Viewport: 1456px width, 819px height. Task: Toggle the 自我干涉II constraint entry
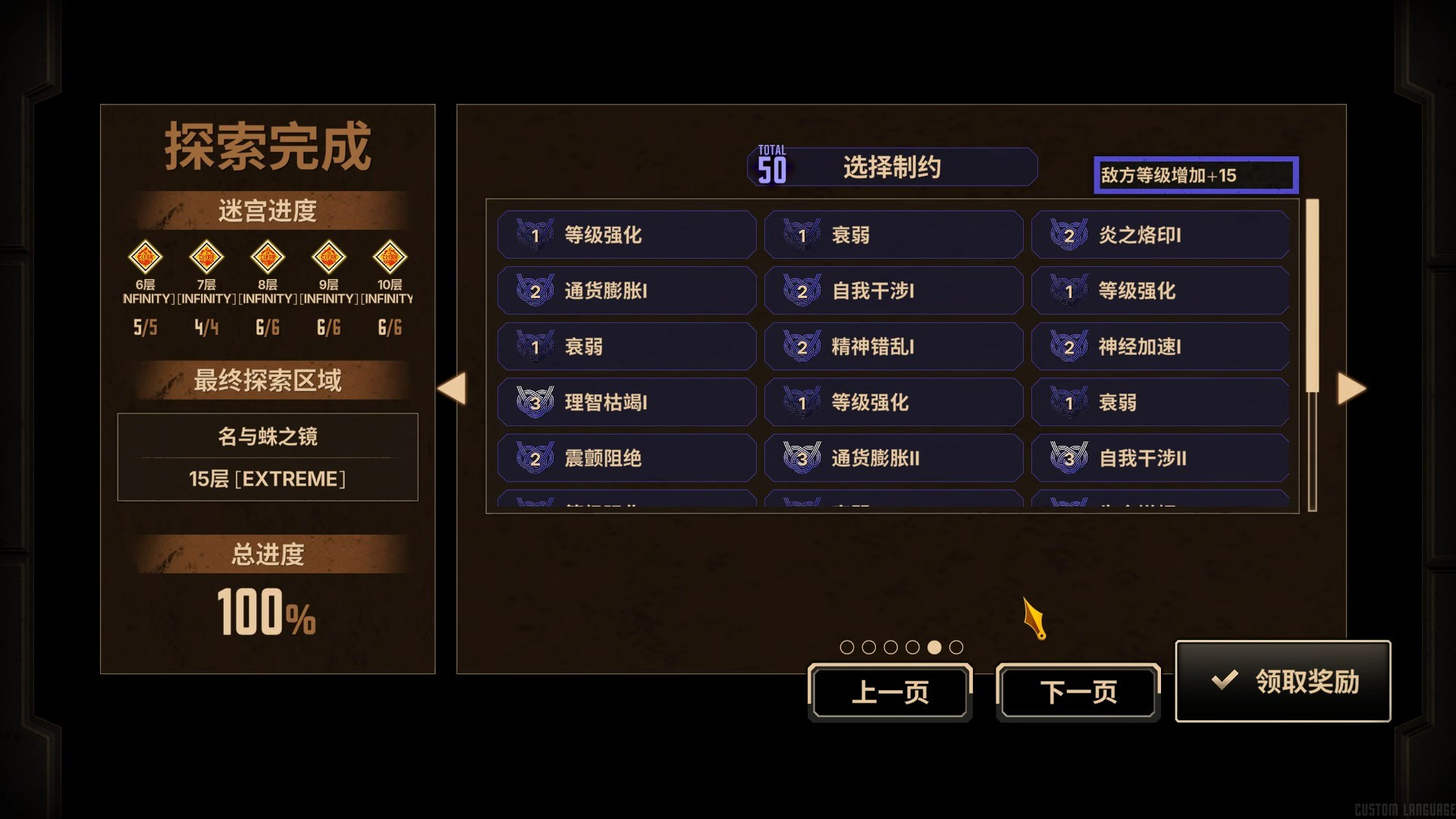1160,458
